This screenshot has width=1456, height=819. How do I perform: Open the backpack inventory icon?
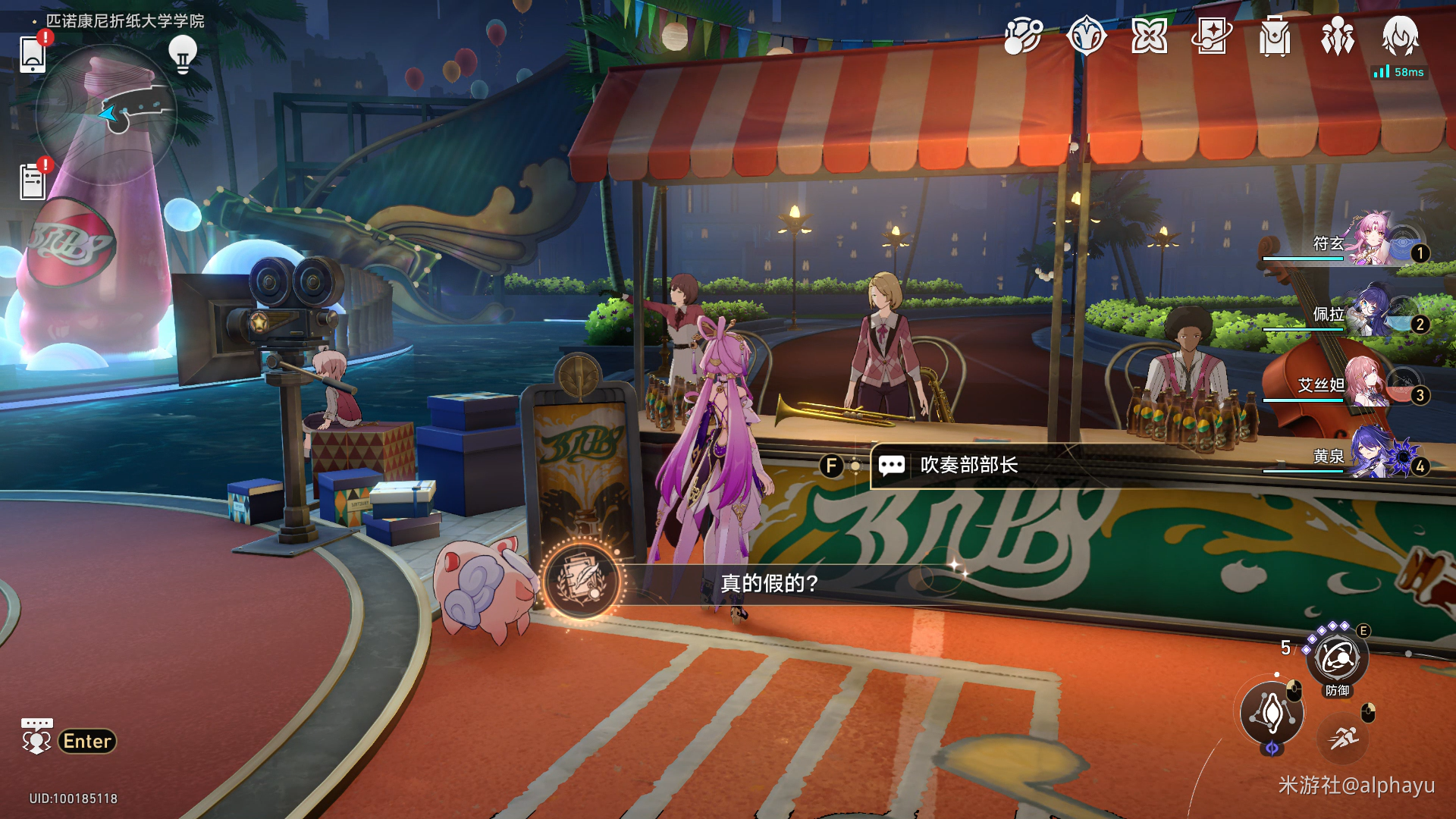[x=1275, y=36]
